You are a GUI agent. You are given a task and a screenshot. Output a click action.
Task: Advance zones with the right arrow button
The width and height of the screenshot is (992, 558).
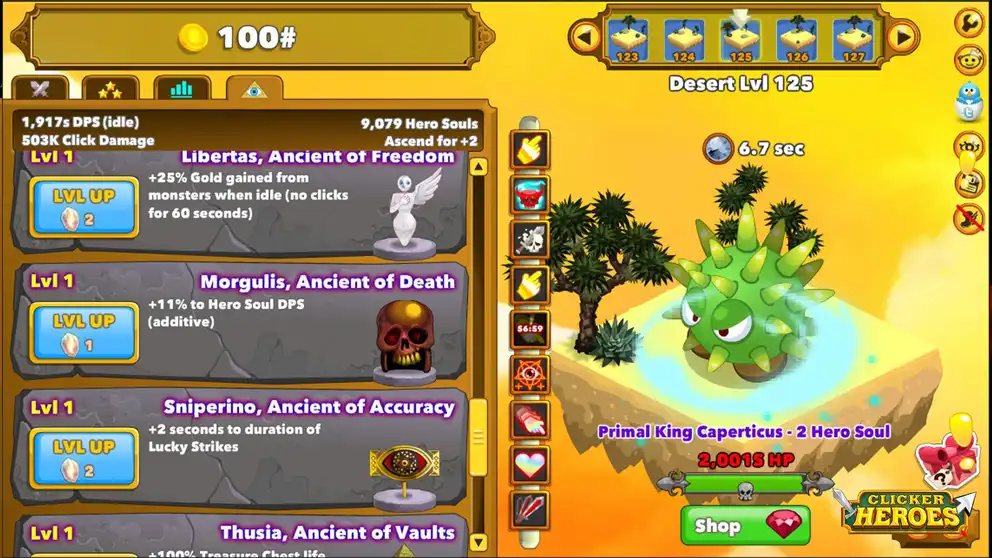(x=902, y=38)
